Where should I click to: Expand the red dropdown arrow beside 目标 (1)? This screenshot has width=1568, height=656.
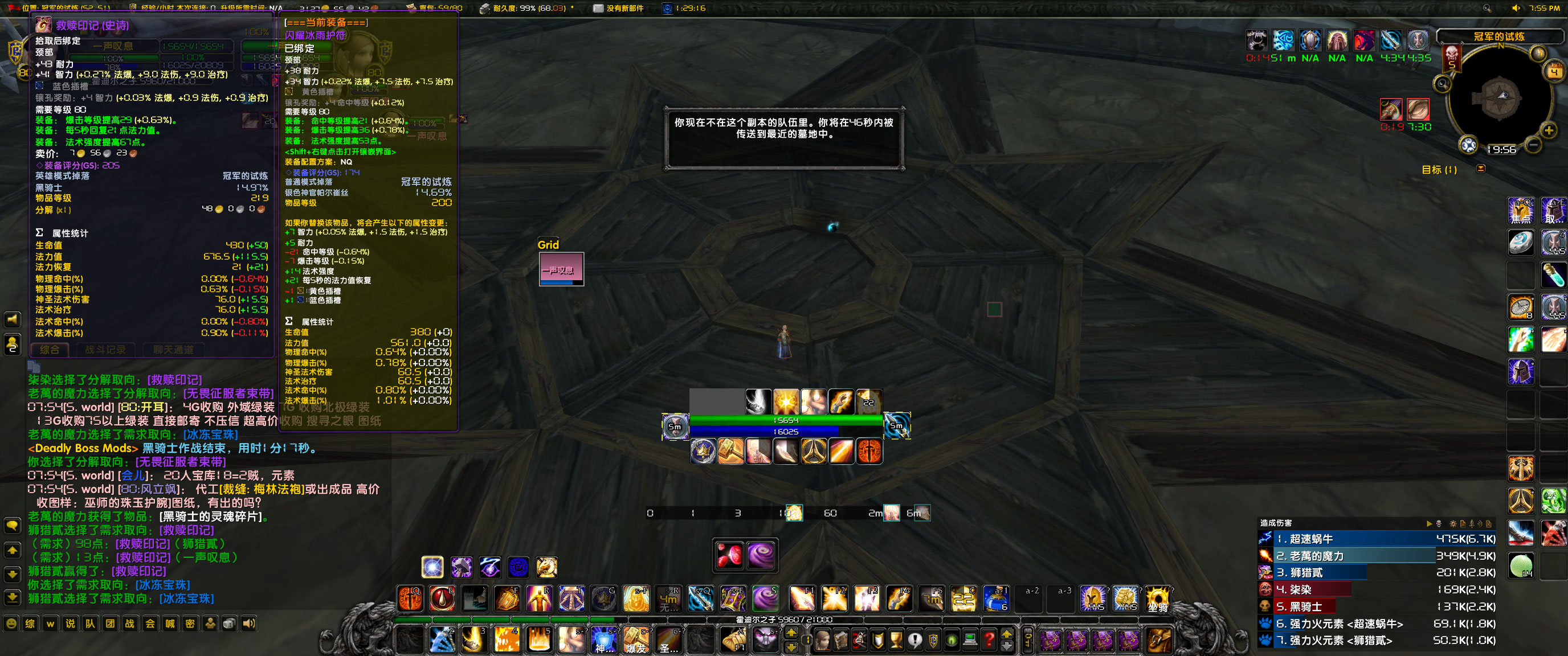pyautogui.click(x=1481, y=169)
